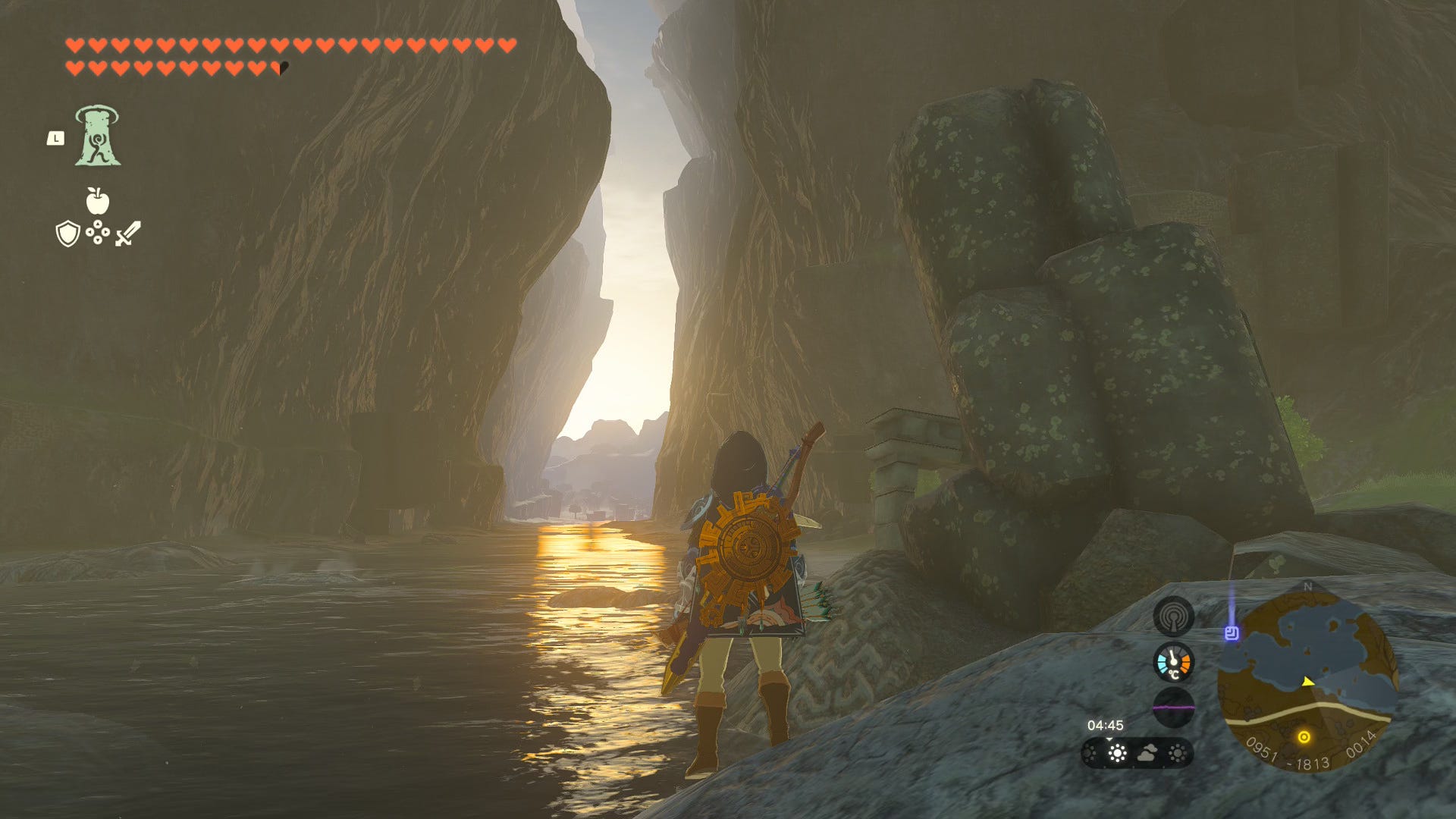Click the blue shrine marker beside the minimap

click(1232, 633)
